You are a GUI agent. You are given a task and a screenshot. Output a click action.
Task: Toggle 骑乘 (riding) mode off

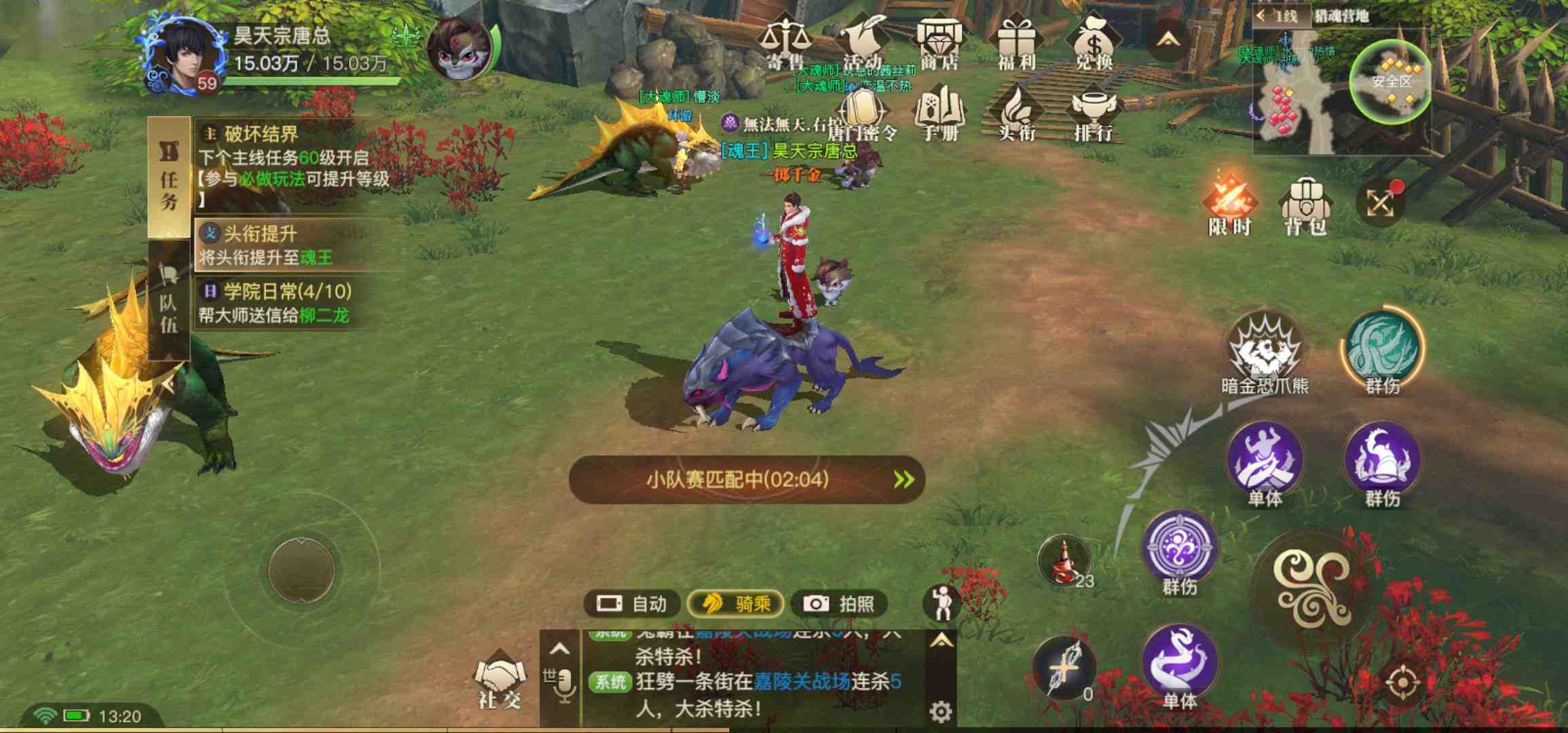pyautogui.click(x=735, y=603)
